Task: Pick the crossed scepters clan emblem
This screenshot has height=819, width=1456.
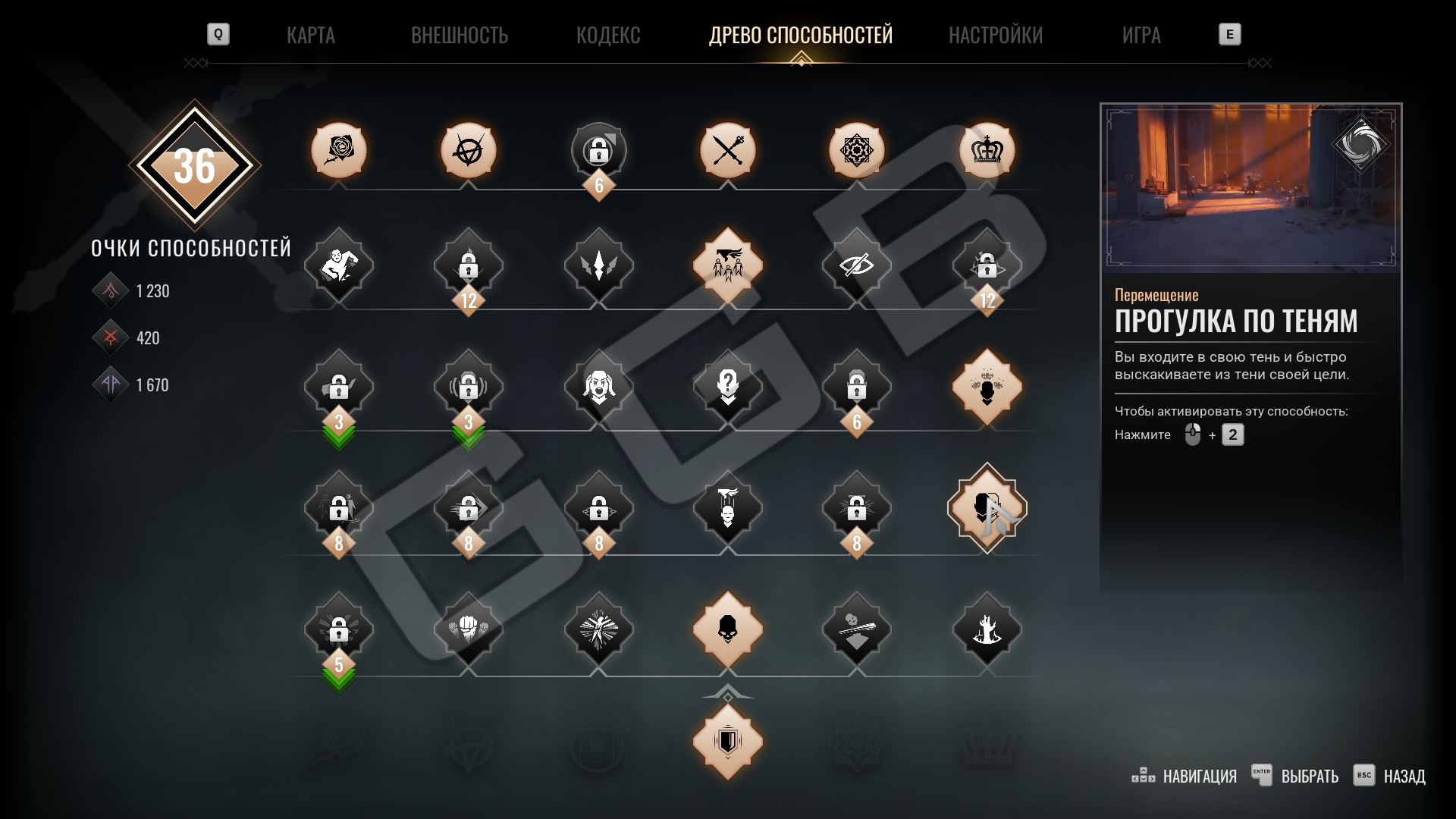Action: (x=728, y=150)
